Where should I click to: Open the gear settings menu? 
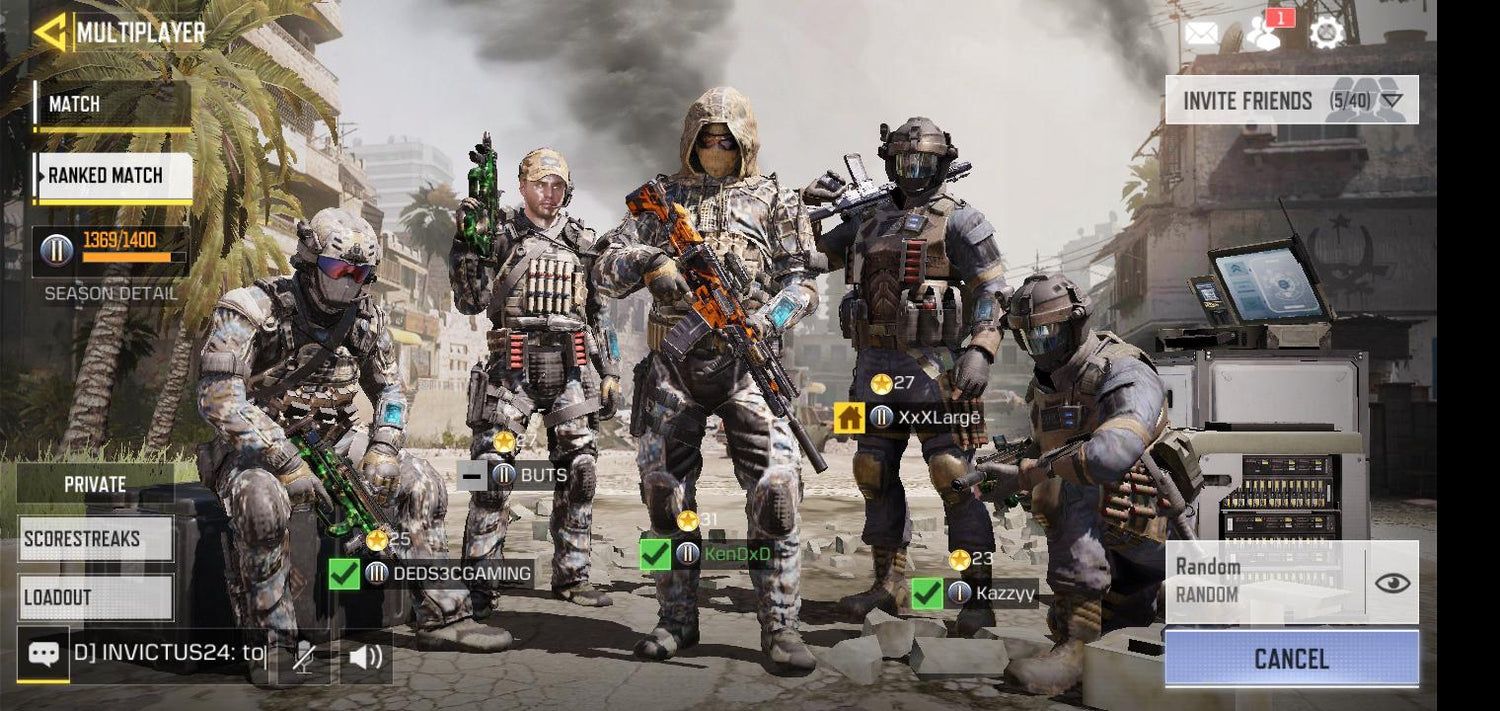(x=1326, y=33)
